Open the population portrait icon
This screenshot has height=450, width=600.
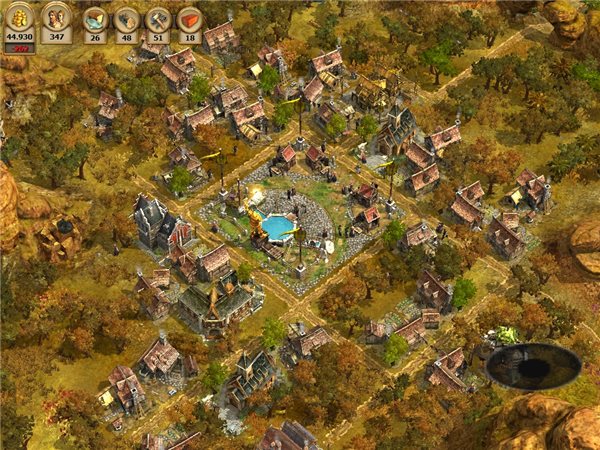click(56, 19)
